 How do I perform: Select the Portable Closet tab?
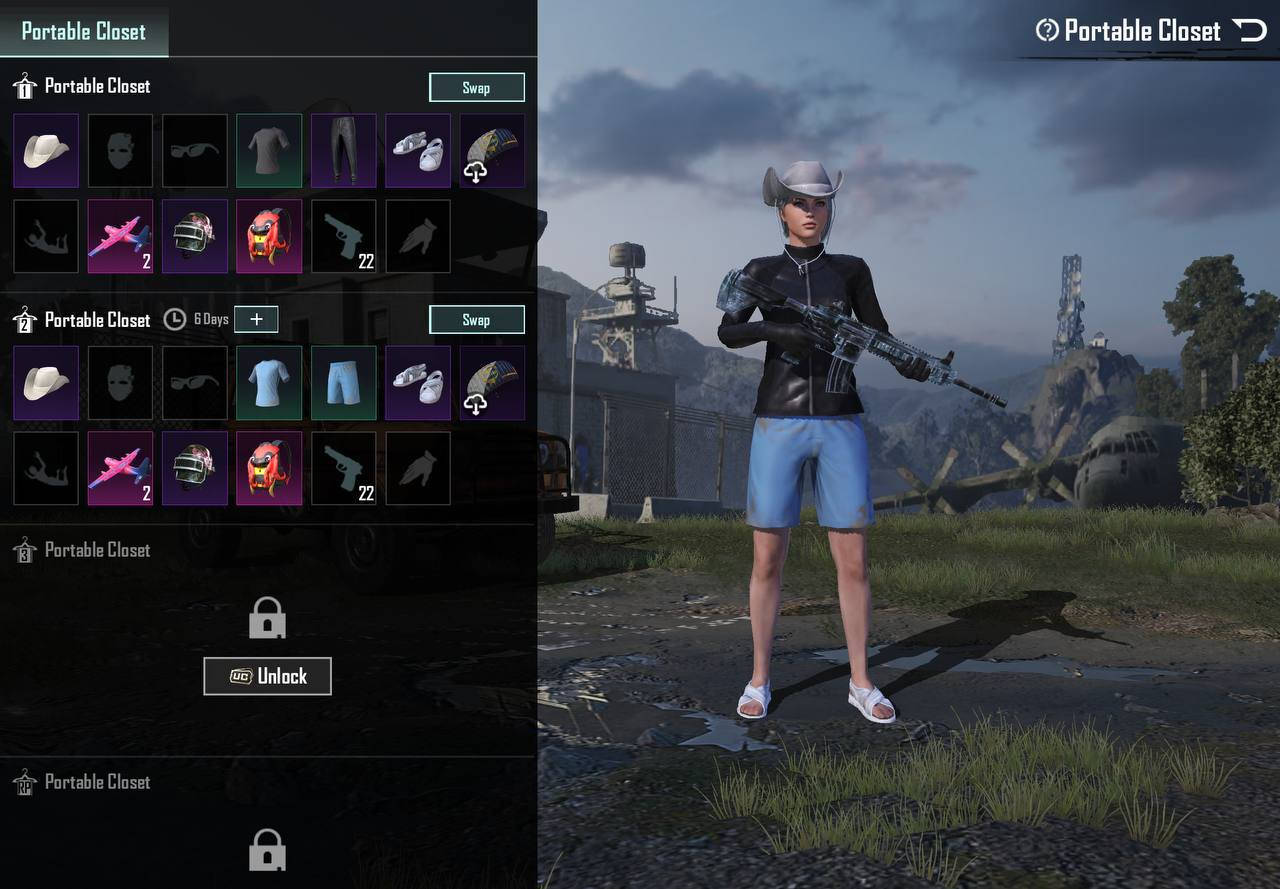(84, 31)
